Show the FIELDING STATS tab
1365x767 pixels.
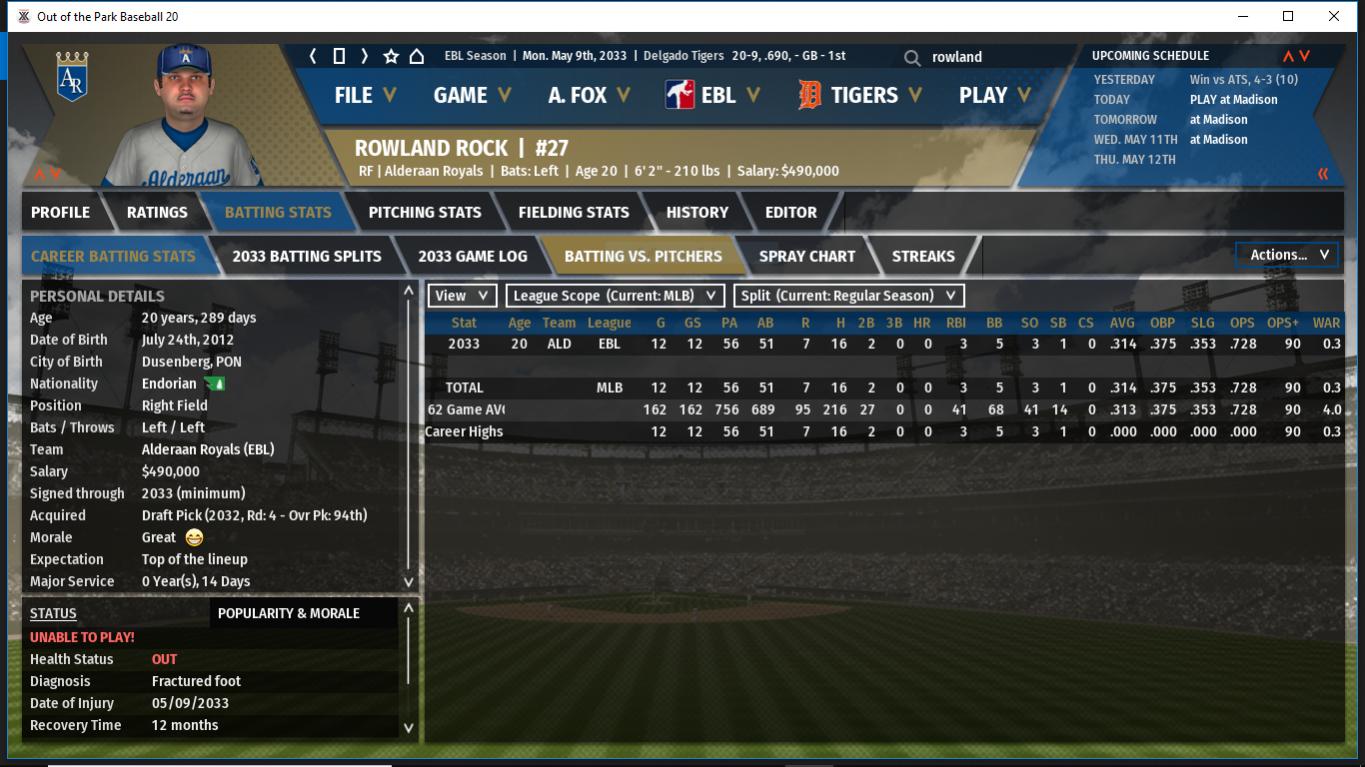tap(573, 212)
